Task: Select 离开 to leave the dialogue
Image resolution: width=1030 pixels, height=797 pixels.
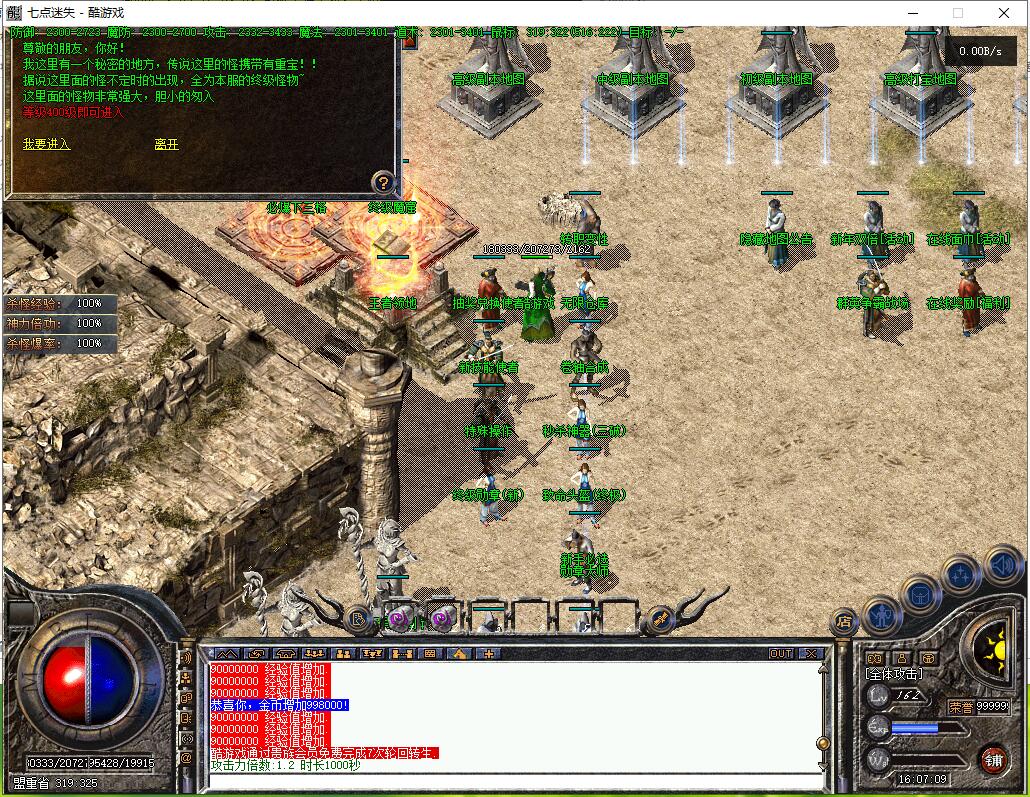Action: [166, 144]
